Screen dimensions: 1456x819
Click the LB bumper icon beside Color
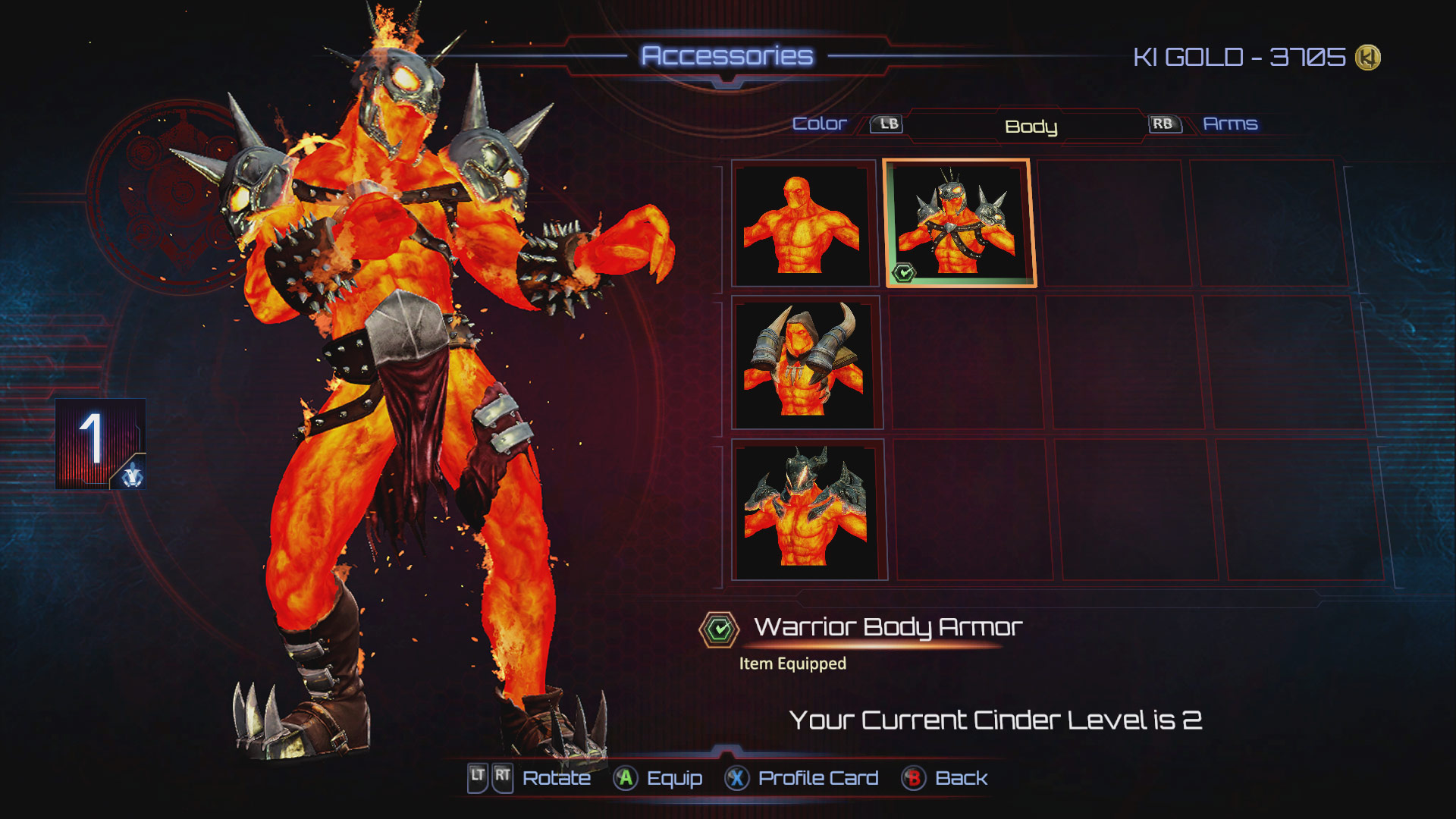point(888,124)
